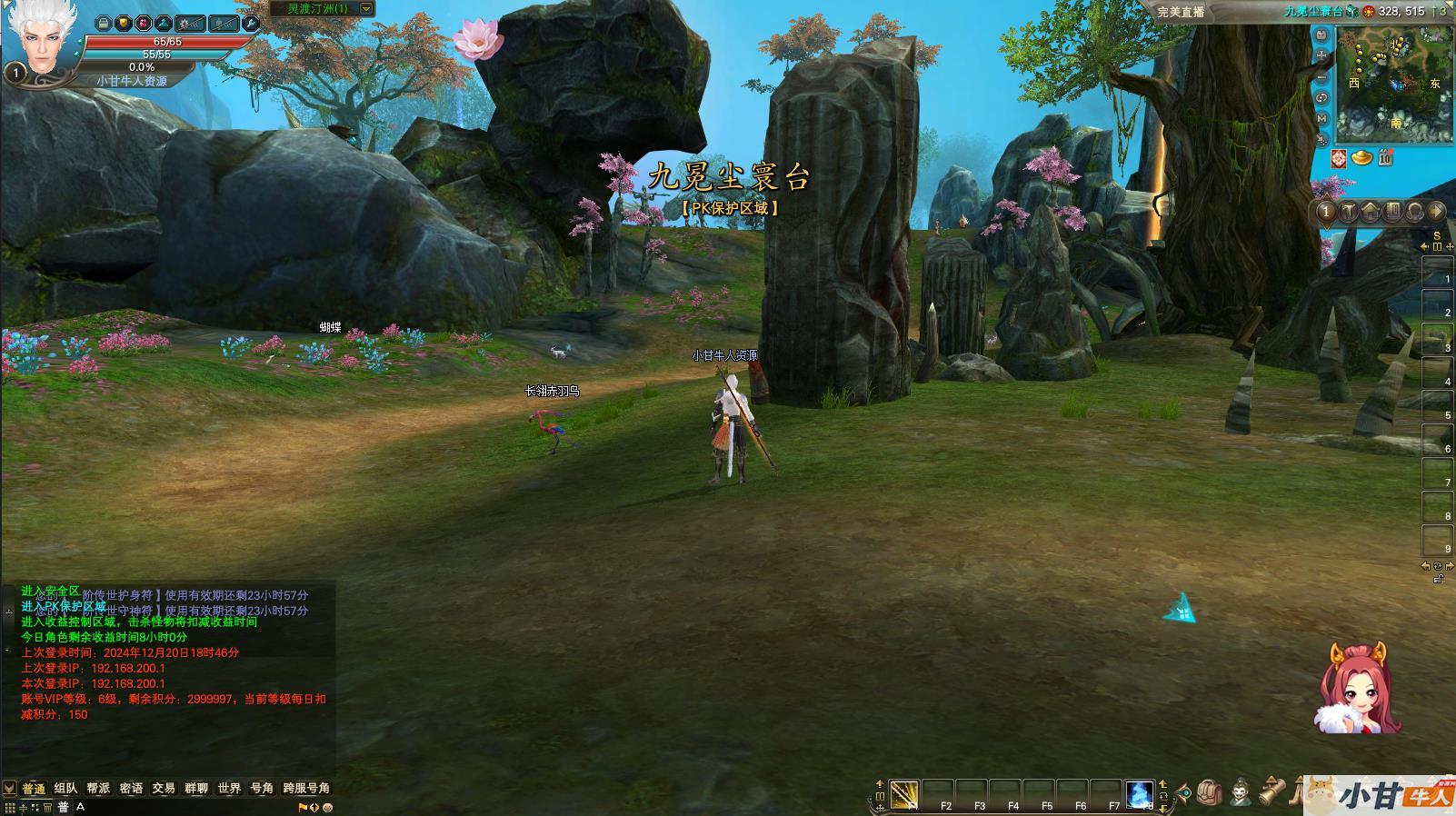Open the calendar icon with red dot
This screenshot has height=816, width=1456.
(x=1384, y=157)
